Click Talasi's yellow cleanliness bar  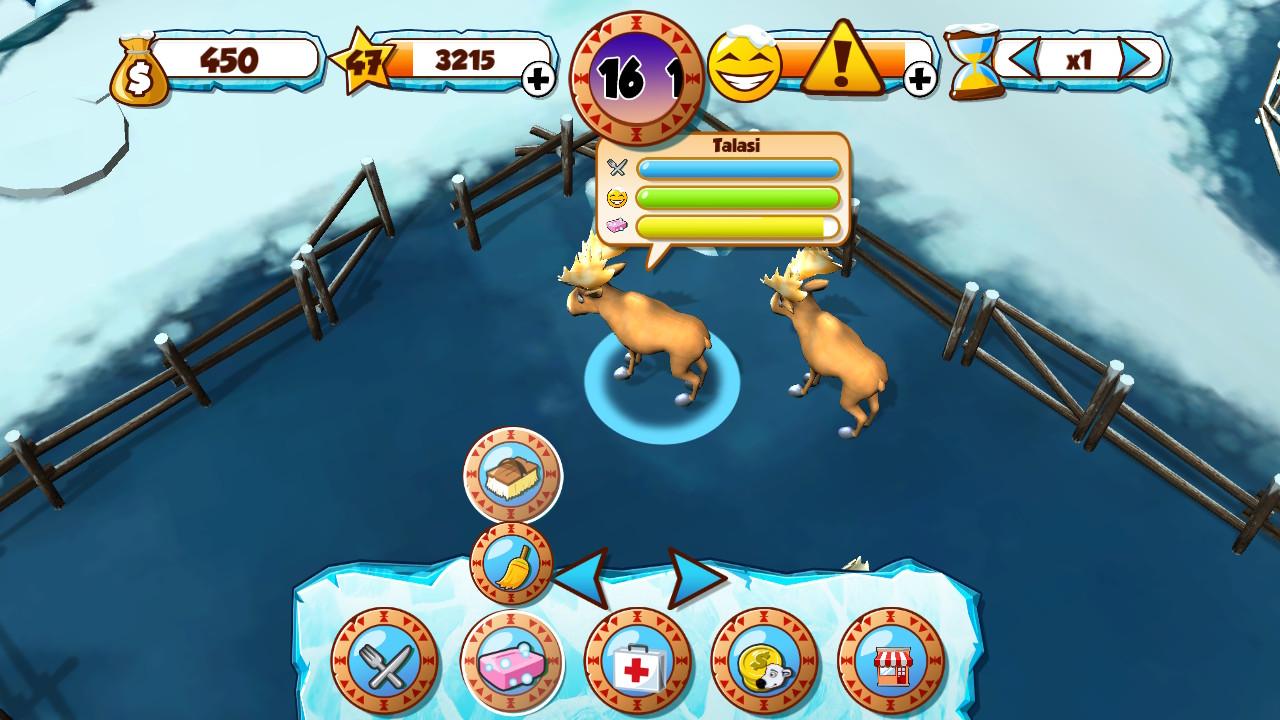[735, 227]
